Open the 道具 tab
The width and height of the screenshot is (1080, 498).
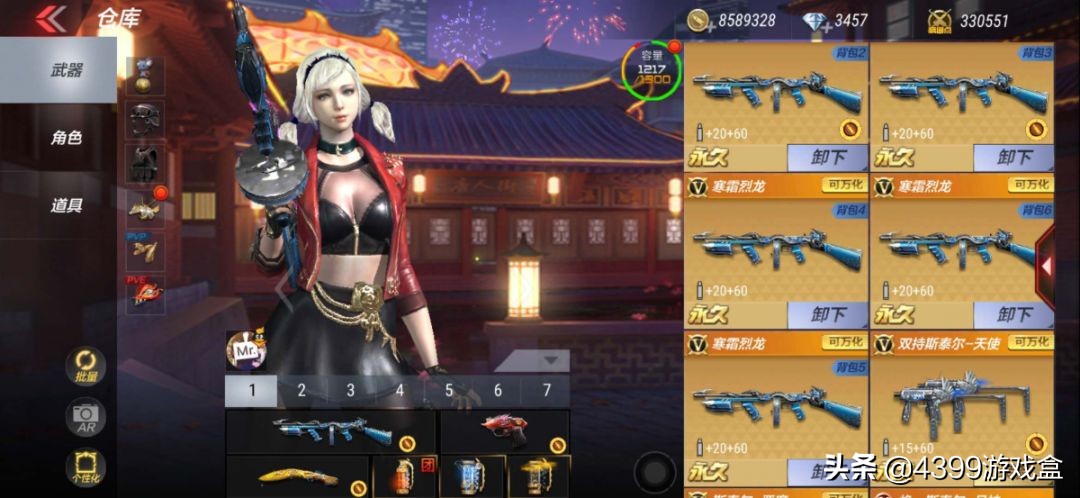coord(66,205)
